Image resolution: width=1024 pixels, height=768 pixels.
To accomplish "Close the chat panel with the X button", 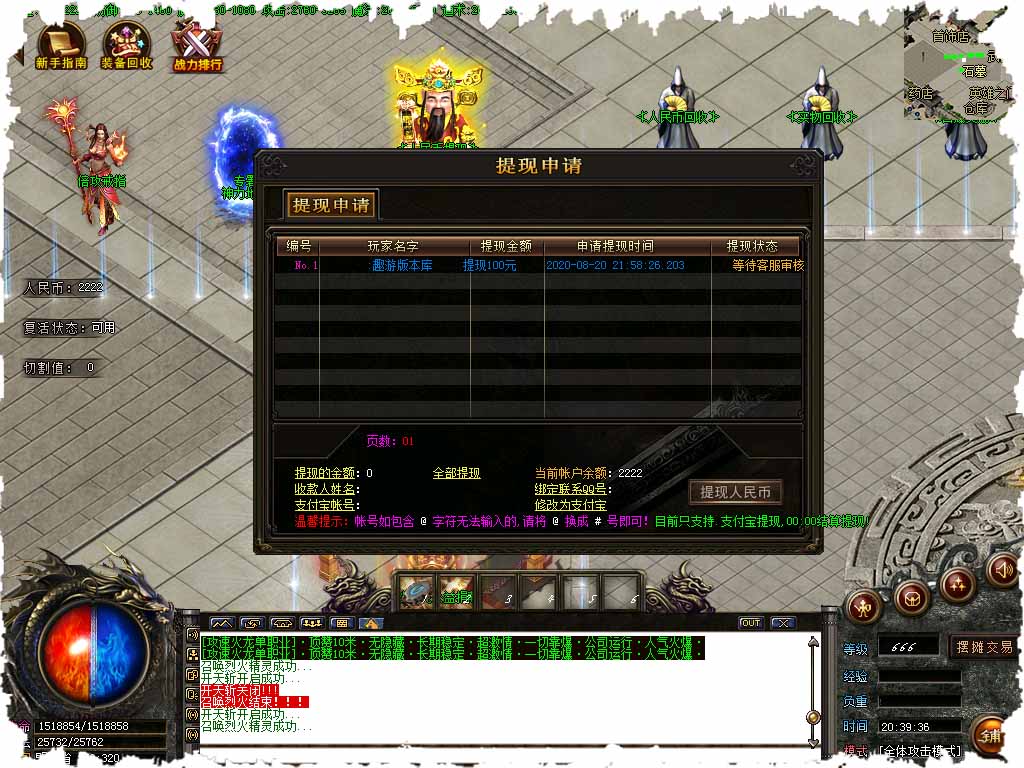I will pos(783,623).
